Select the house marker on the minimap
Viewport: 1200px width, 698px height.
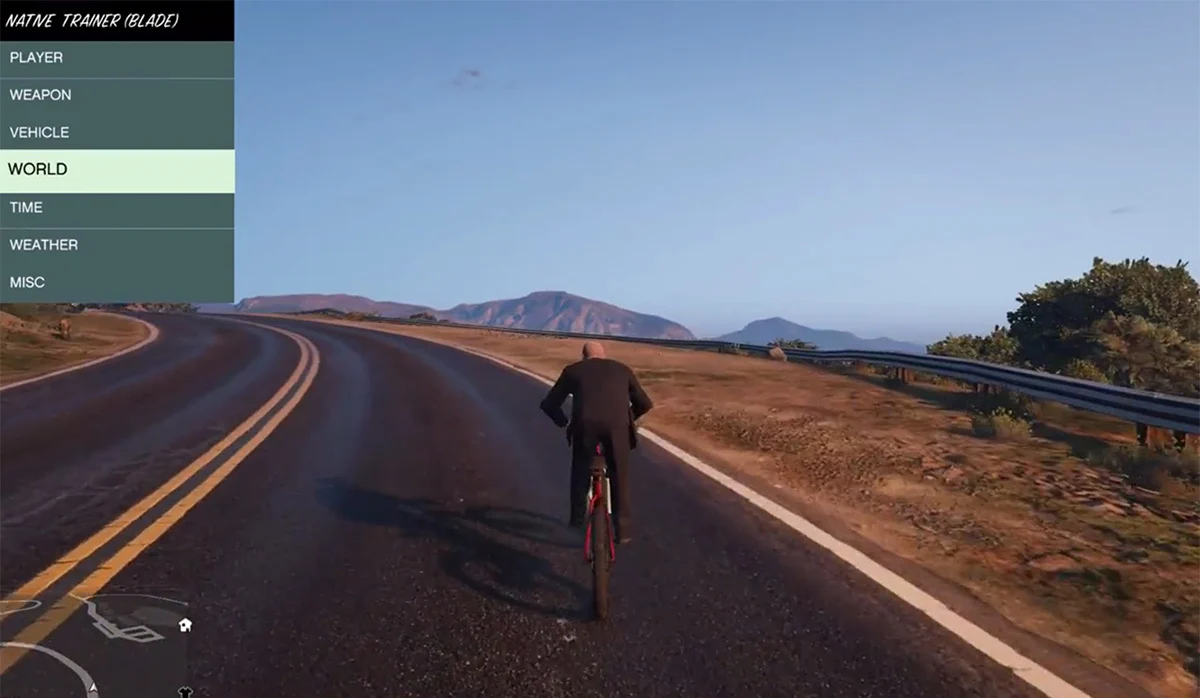[x=184, y=625]
